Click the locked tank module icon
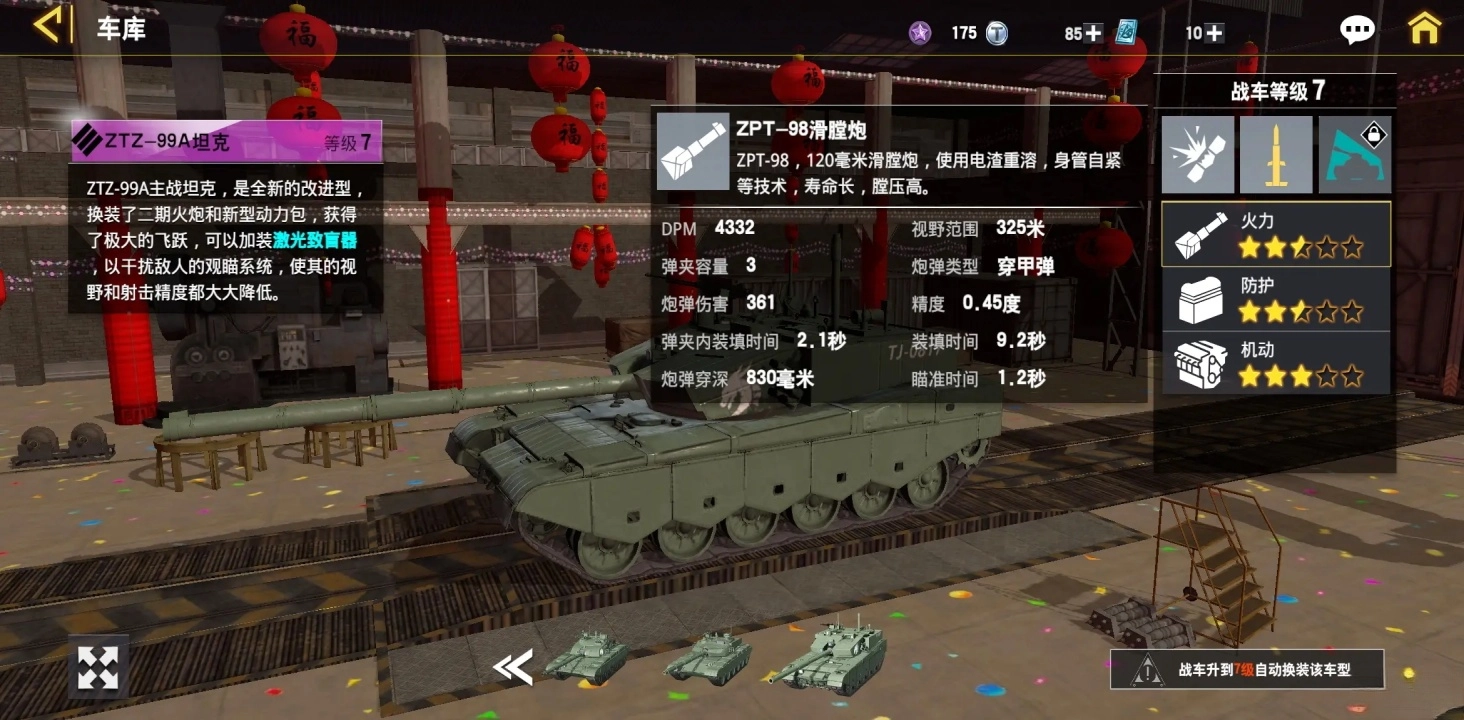Screen dimensions: 1464x720 tap(1355, 154)
